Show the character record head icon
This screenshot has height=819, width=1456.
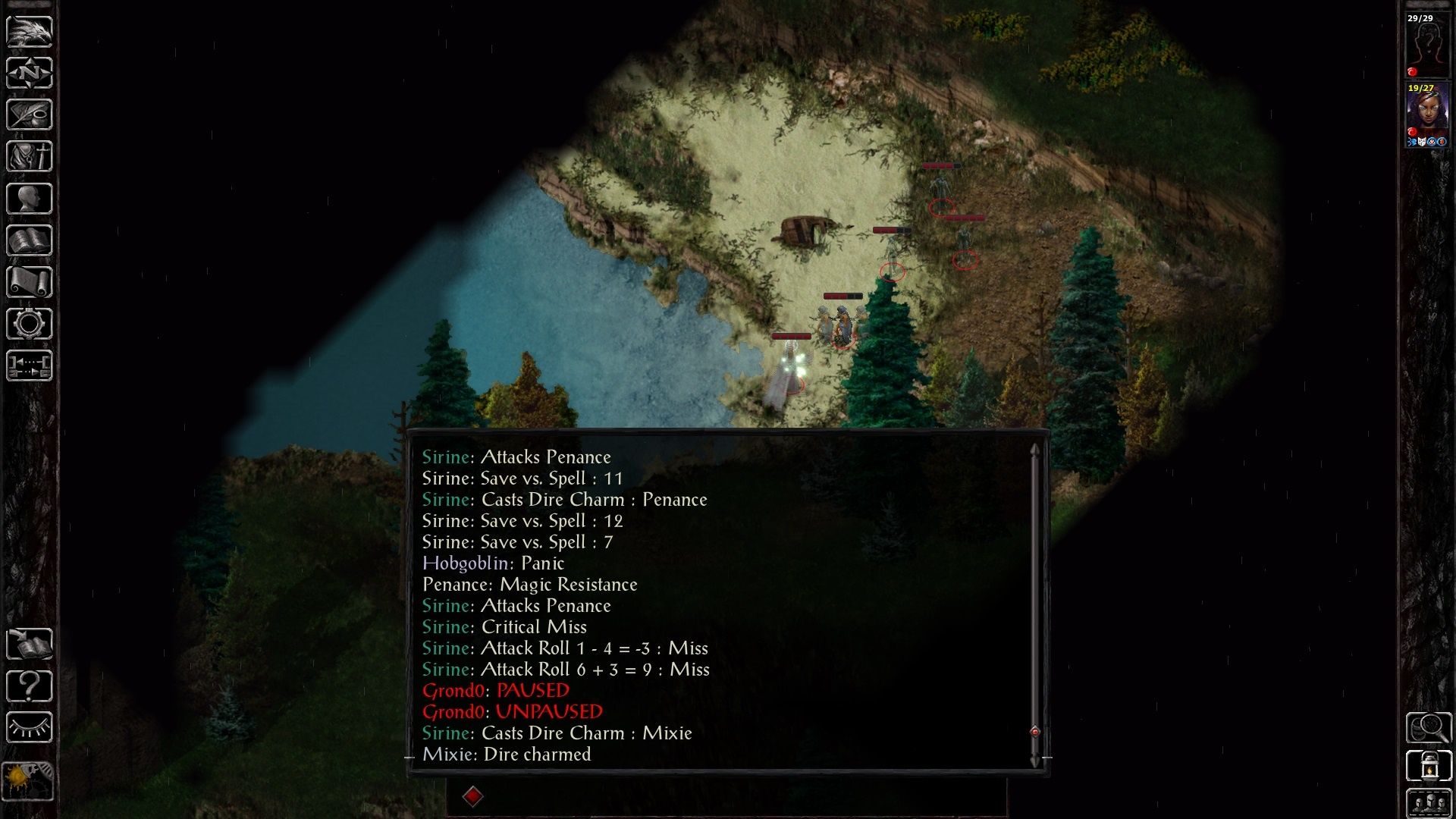pyautogui.click(x=30, y=199)
